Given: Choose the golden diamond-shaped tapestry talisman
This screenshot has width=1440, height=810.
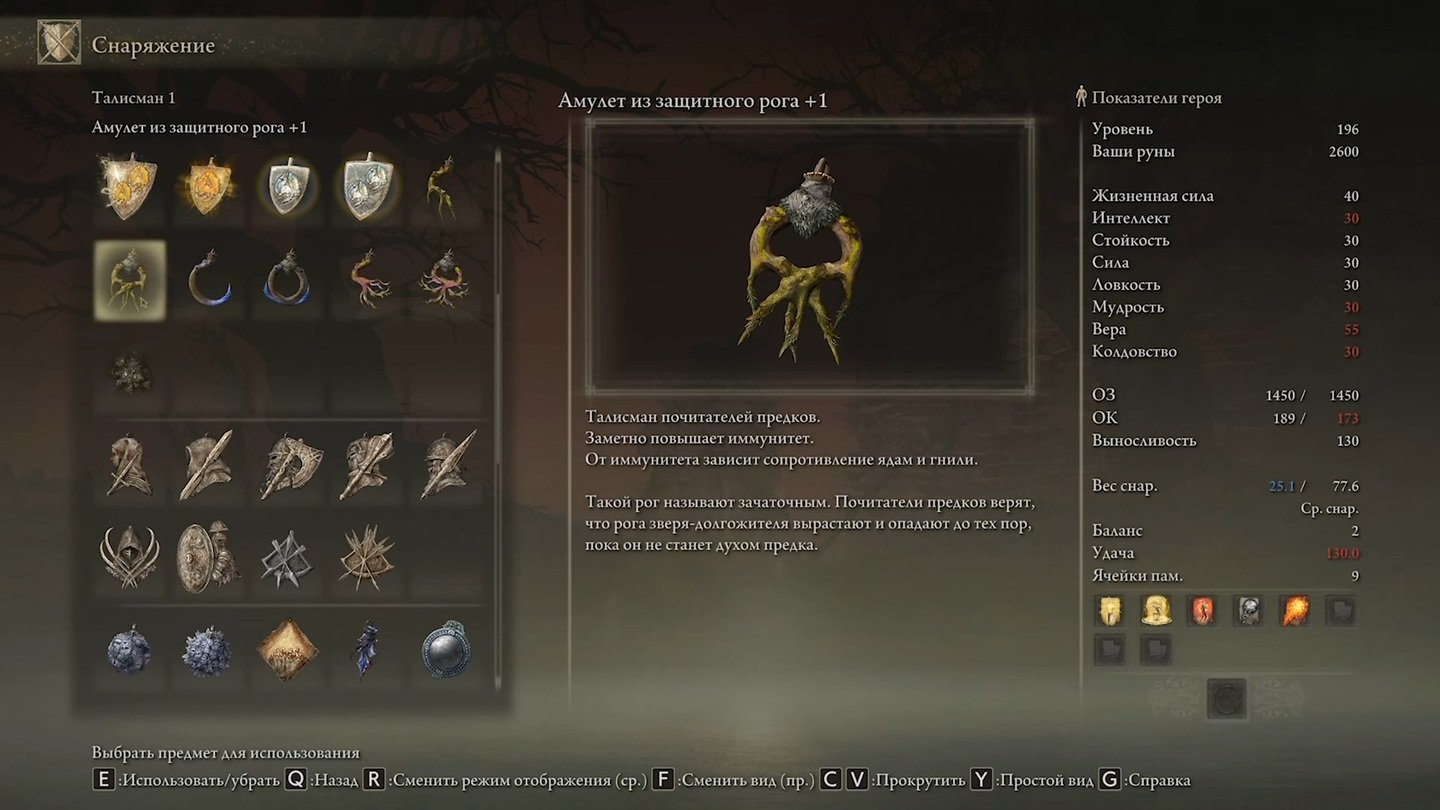Looking at the screenshot, I should click(288, 650).
